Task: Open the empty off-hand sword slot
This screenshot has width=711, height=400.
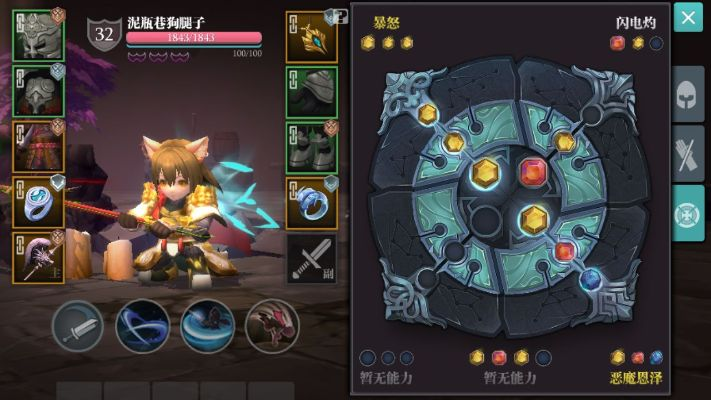Action: [x=311, y=258]
